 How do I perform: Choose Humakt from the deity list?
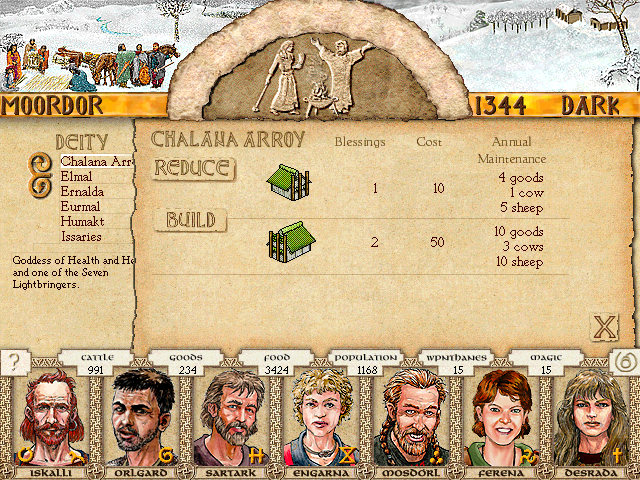83,222
